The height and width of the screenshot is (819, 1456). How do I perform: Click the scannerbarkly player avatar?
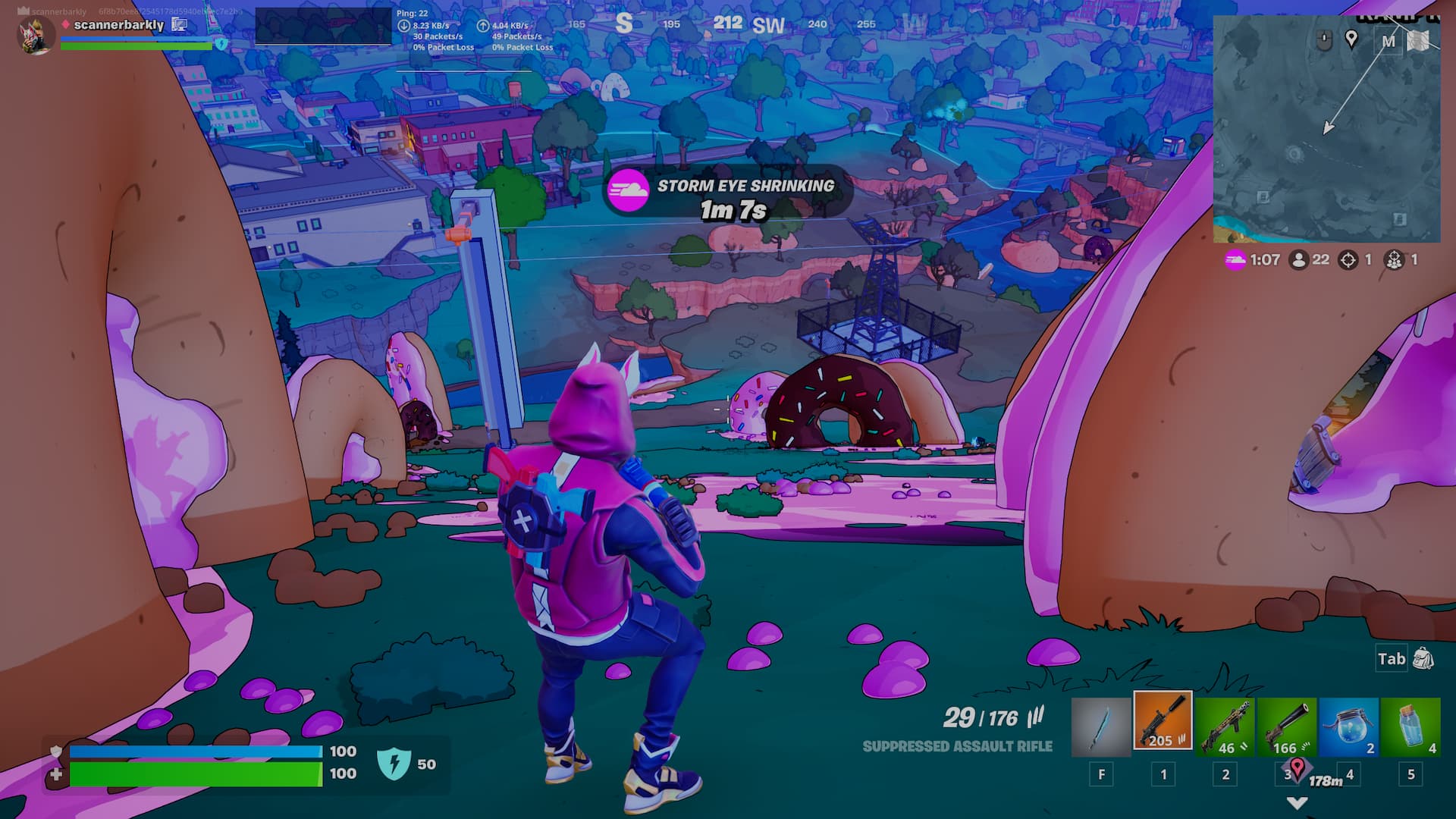(x=36, y=35)
